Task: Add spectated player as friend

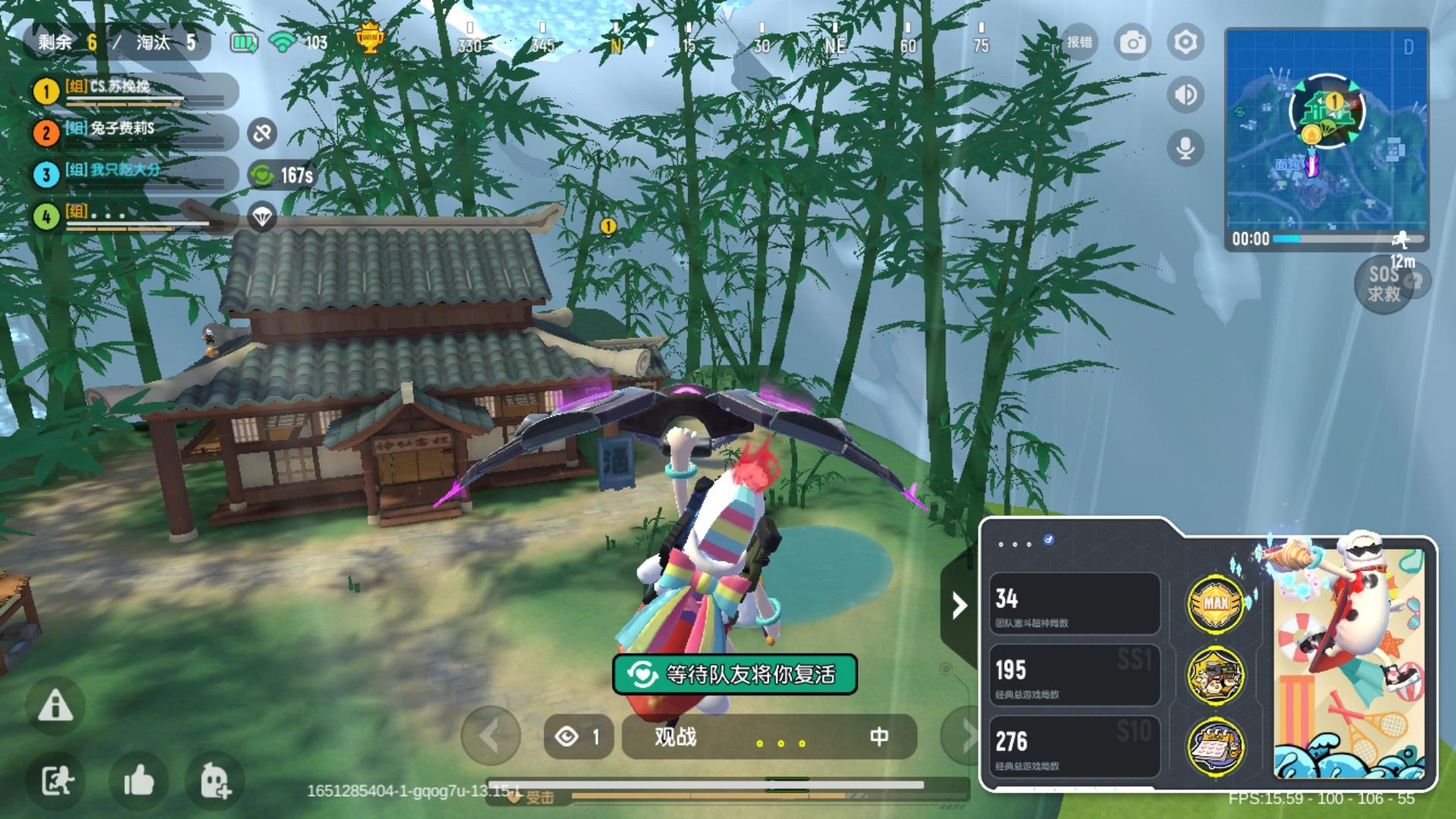Action: 215,780
